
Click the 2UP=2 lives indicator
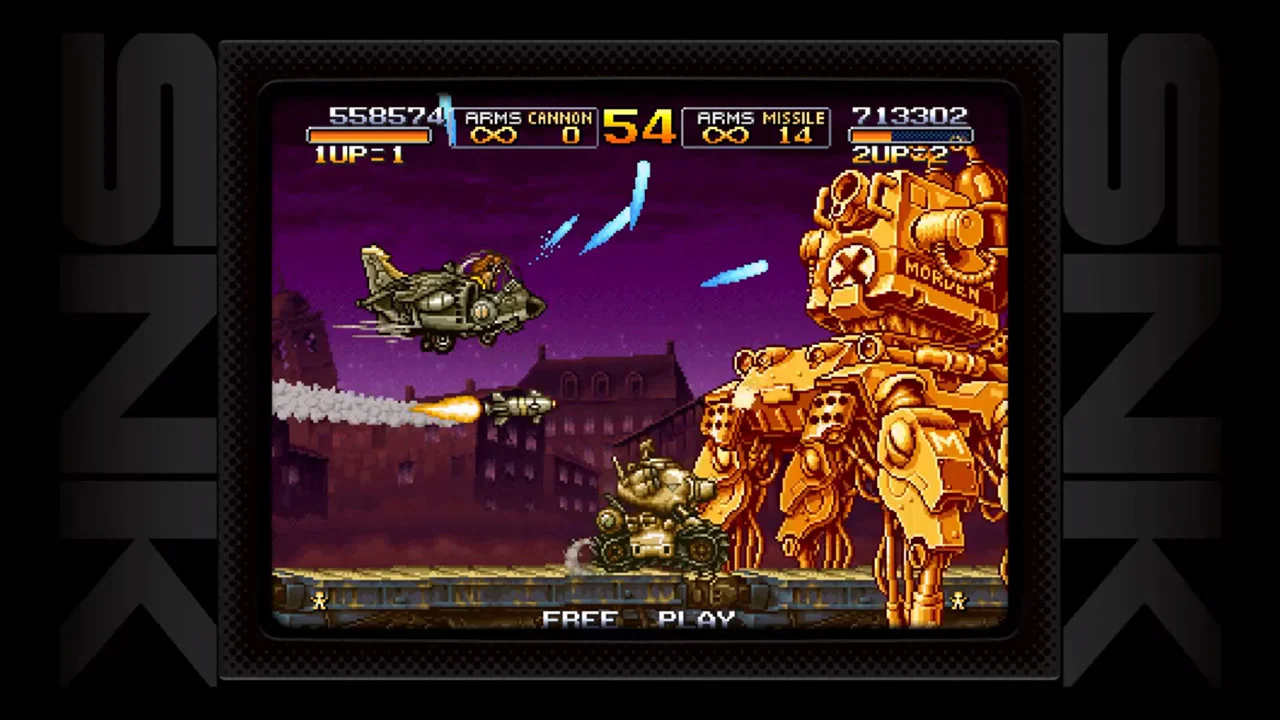(900, 156)
